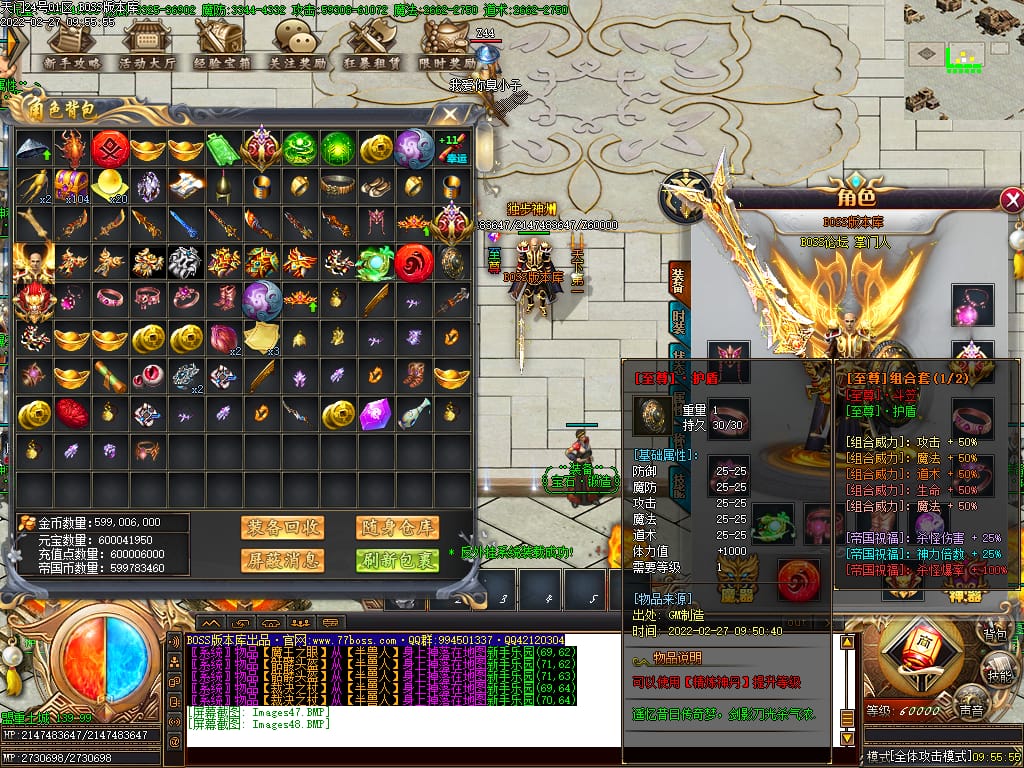Open the 关注奖励 follow reward

point(296,44)
